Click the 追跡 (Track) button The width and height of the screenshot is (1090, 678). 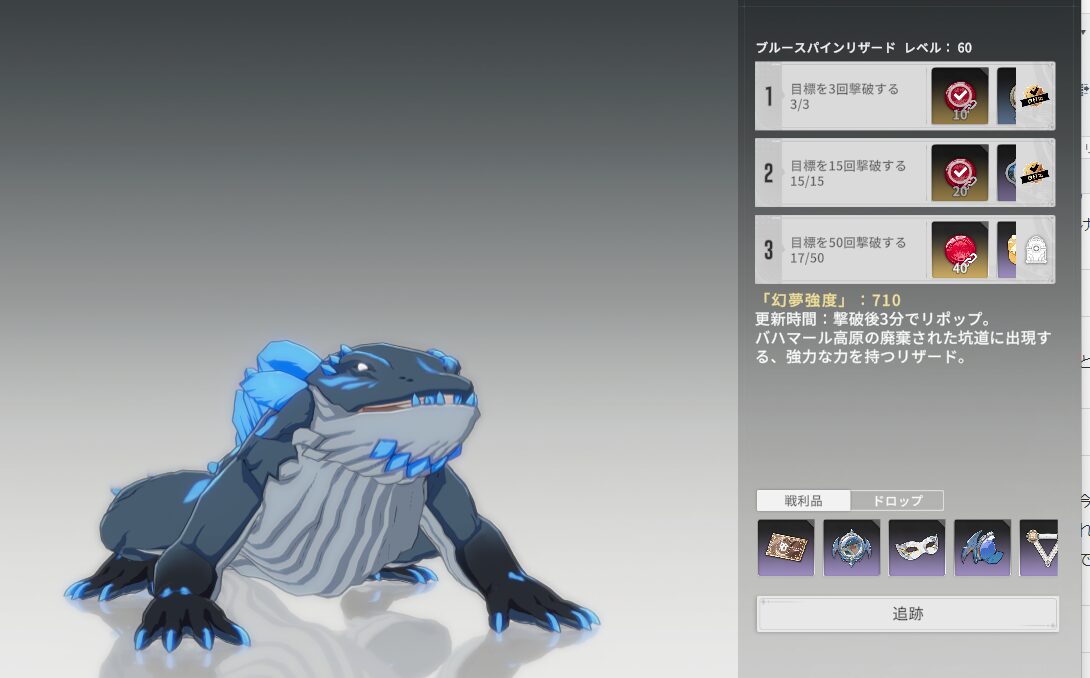point(907,614)
